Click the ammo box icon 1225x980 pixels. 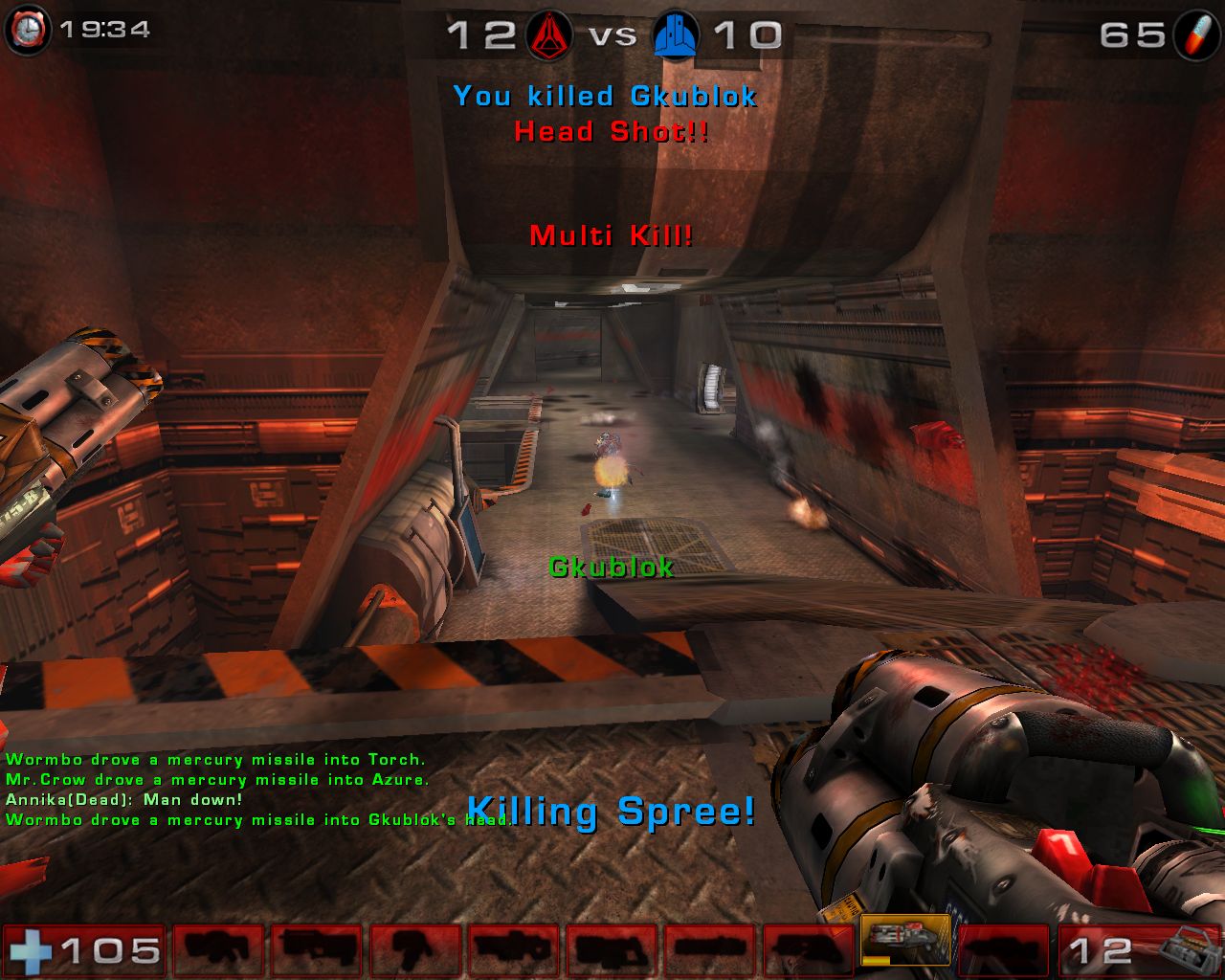[x=1191, y=951]
